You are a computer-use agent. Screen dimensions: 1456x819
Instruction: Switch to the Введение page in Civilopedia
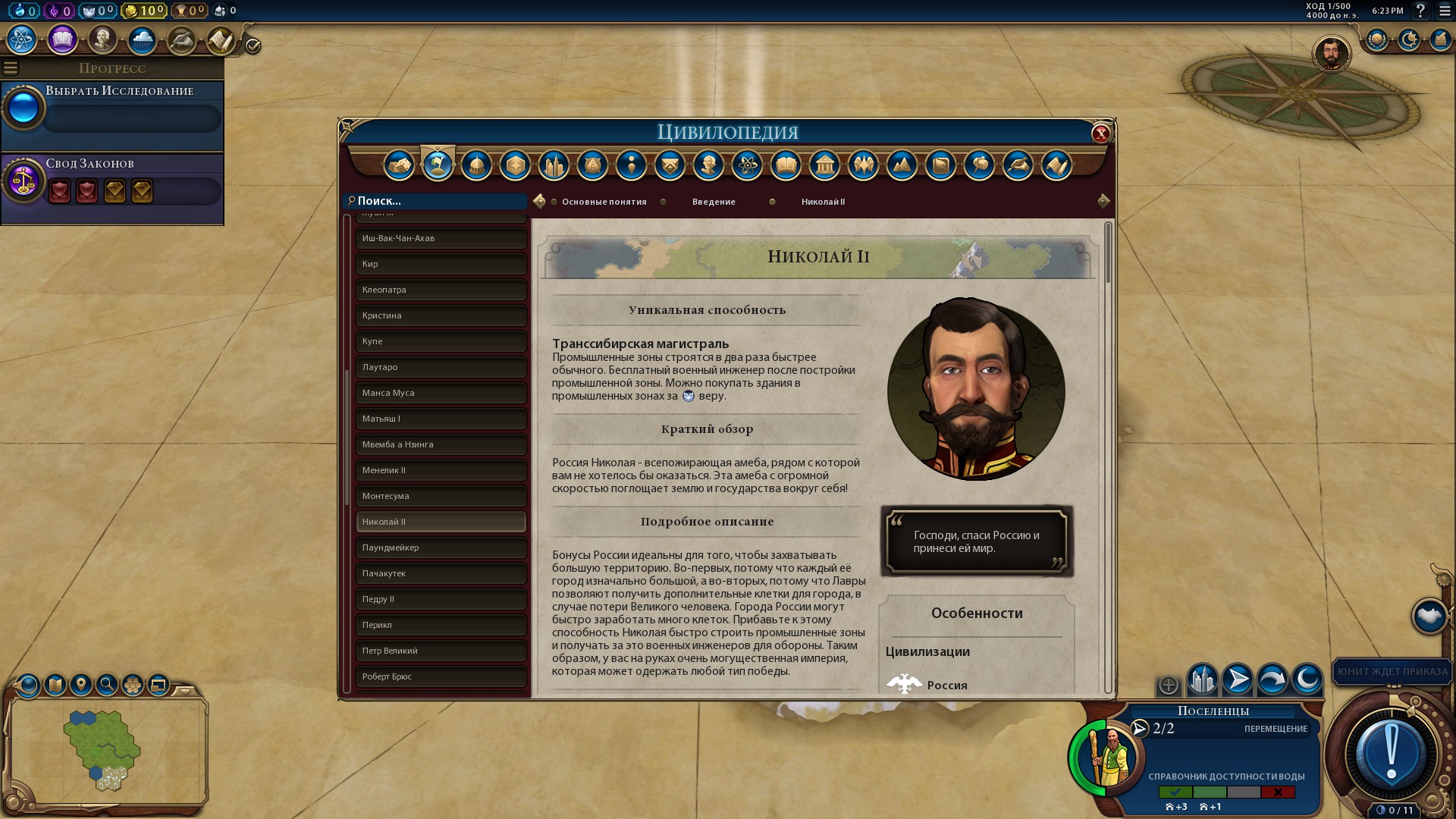(x=713, y=202)
